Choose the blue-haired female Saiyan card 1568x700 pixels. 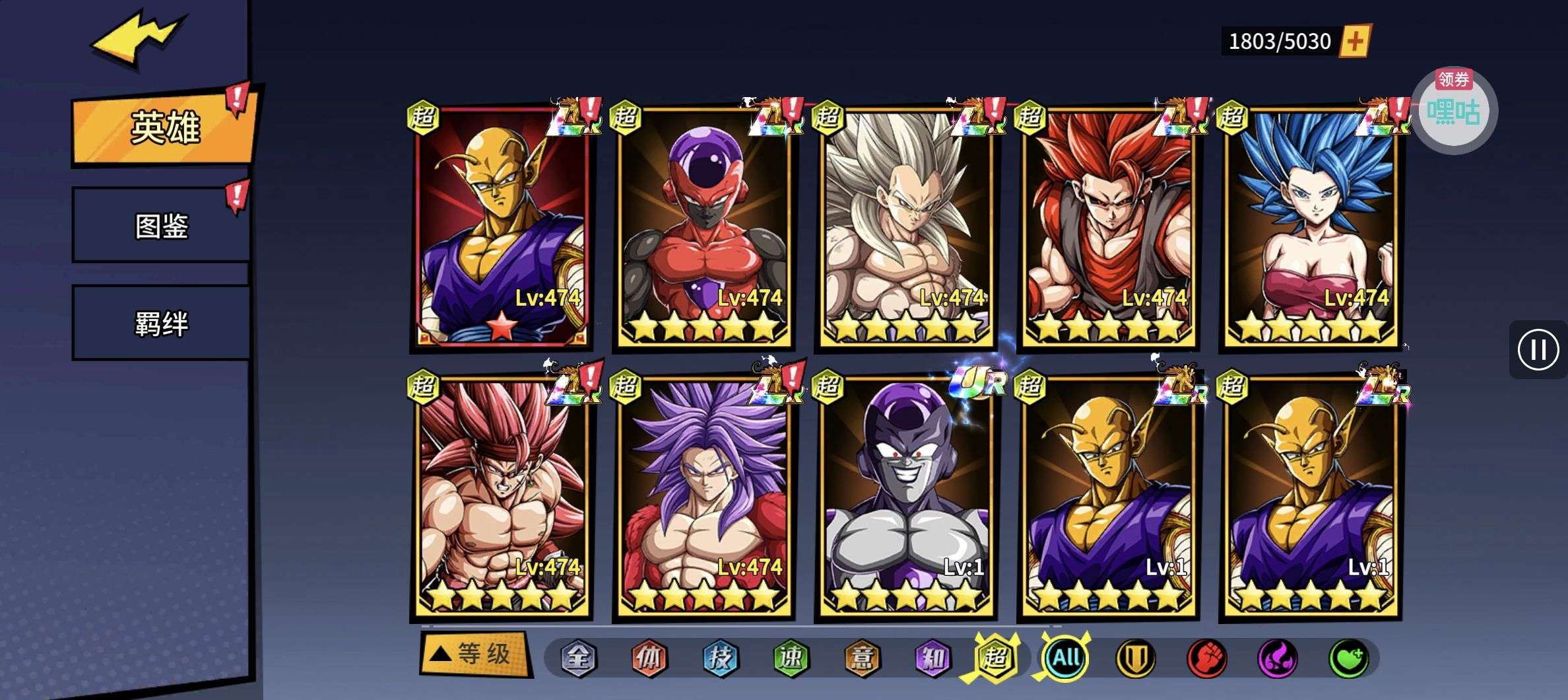pyautogui.click(x=1311, y=228)
